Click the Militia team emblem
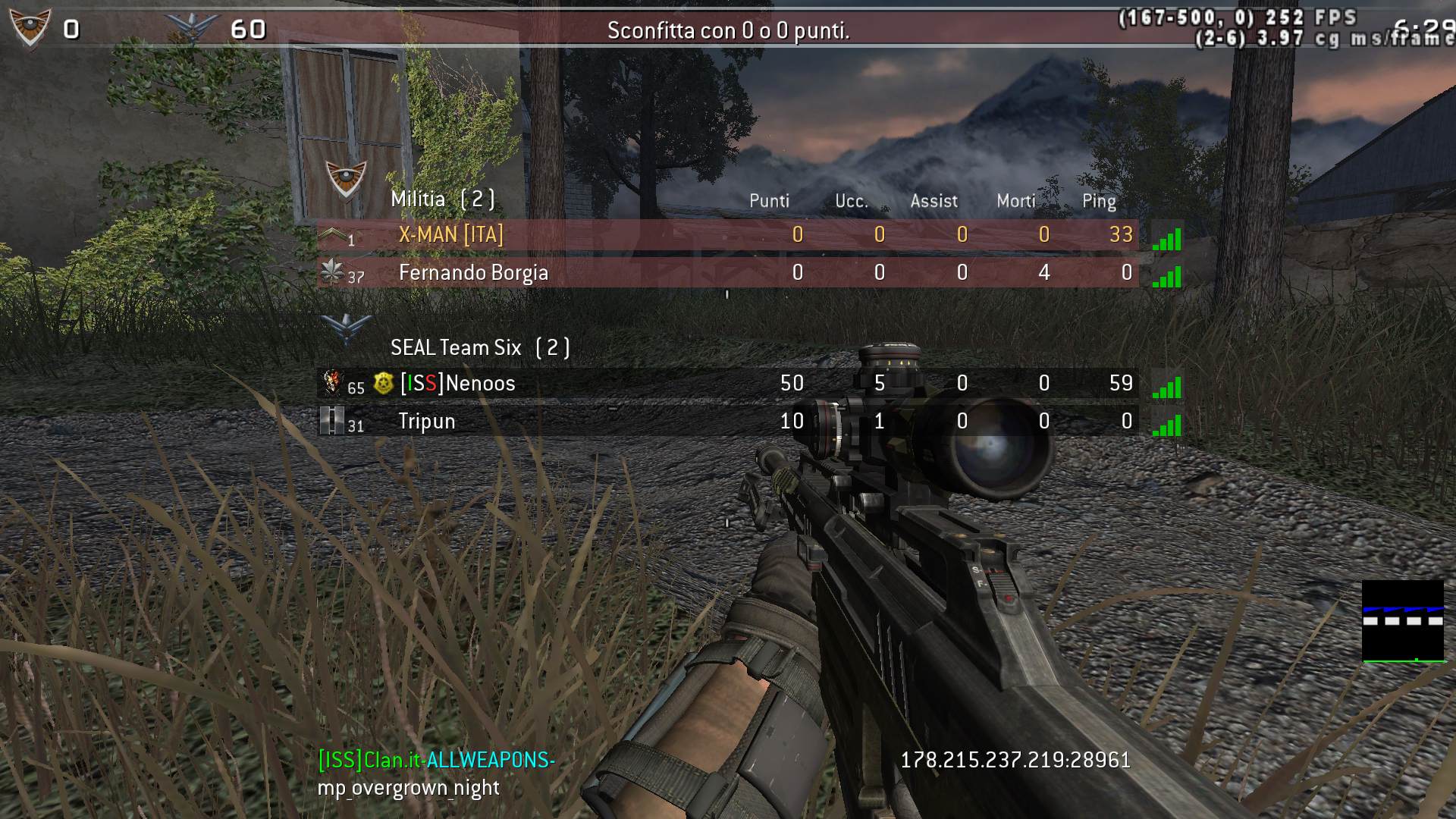Screen dimensions: 1456x819 coord(346,180)
